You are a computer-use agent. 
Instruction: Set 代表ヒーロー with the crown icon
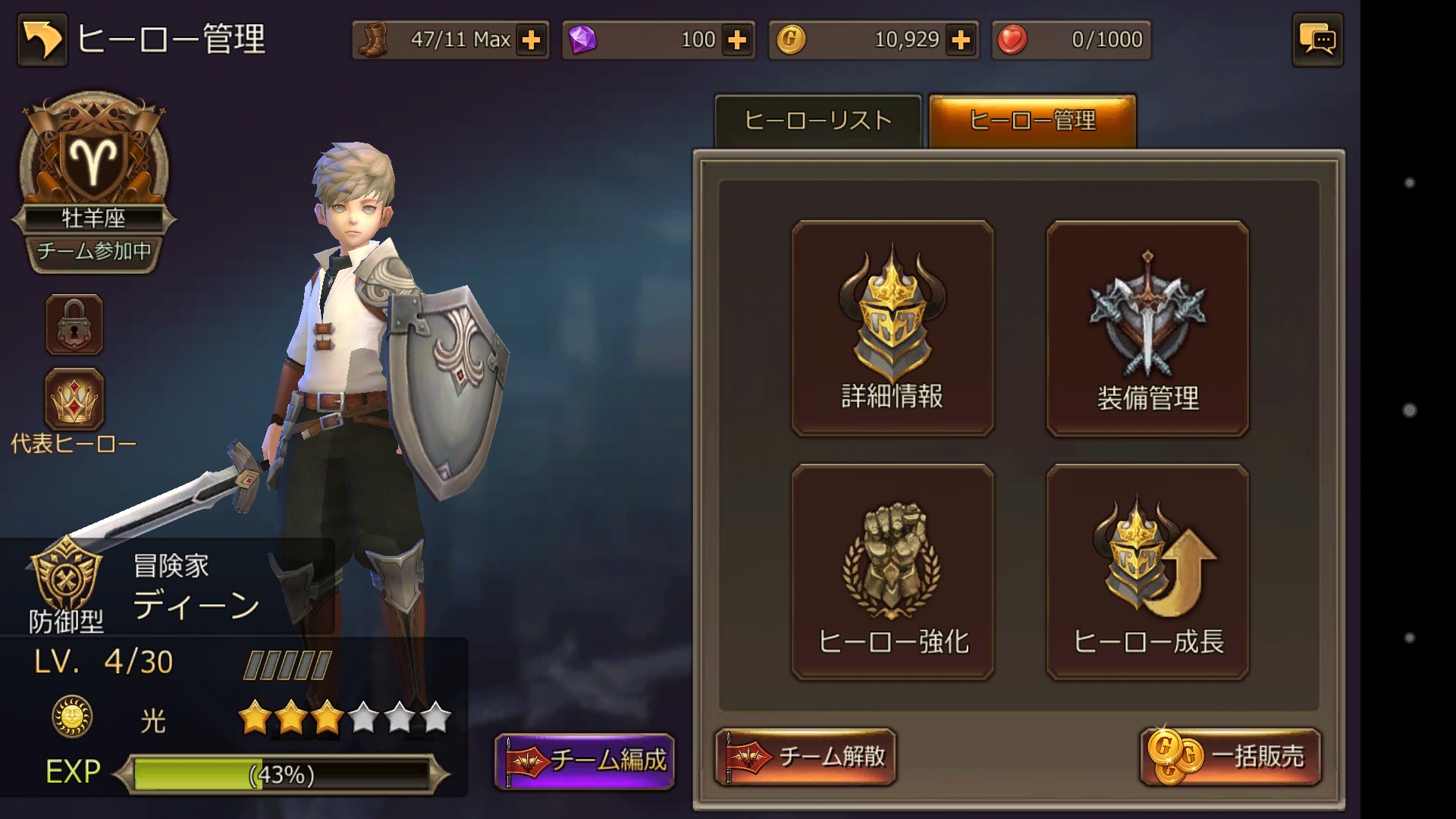coord(74,400)
